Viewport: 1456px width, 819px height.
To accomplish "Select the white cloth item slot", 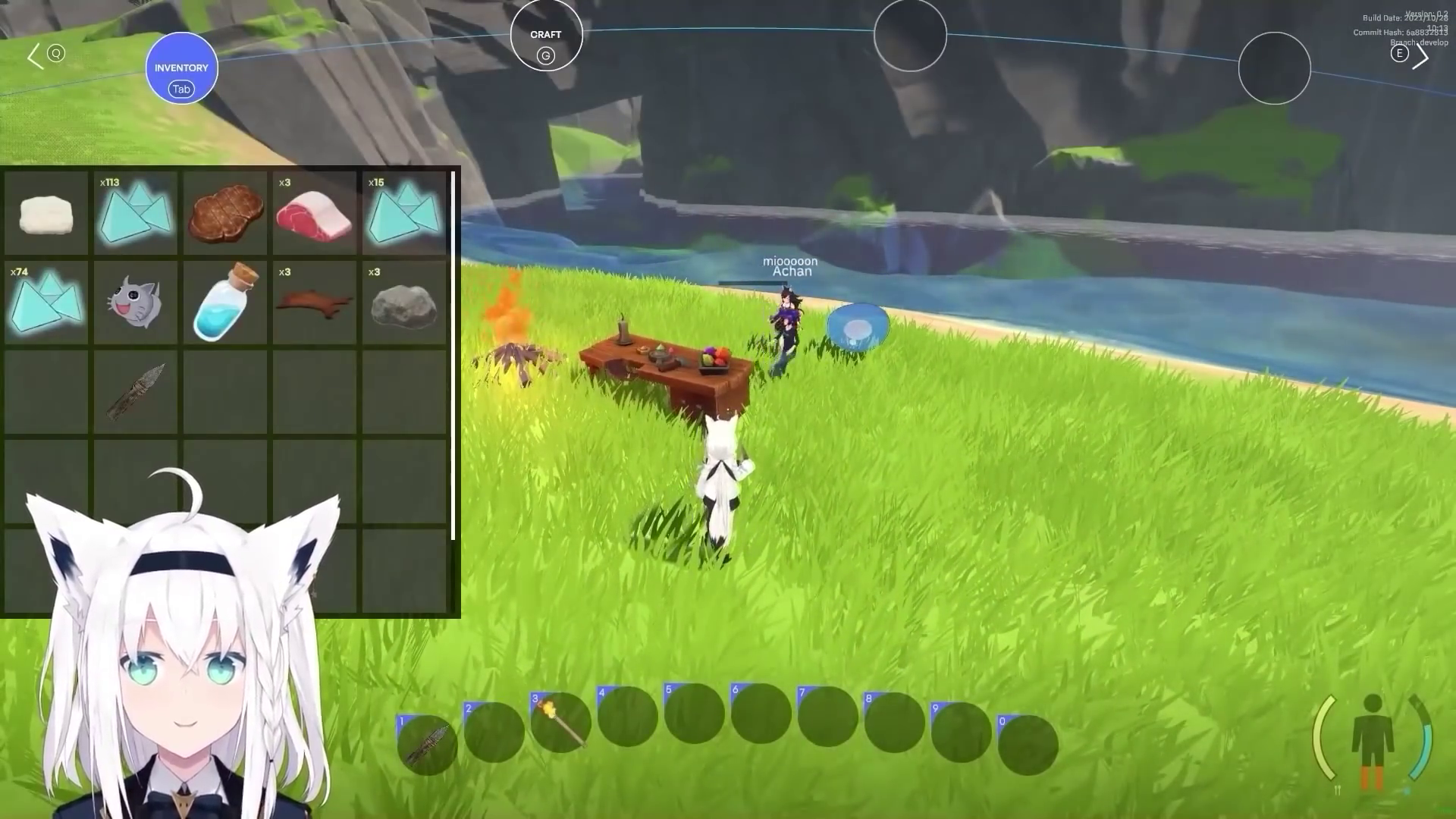I will (46, 214).
